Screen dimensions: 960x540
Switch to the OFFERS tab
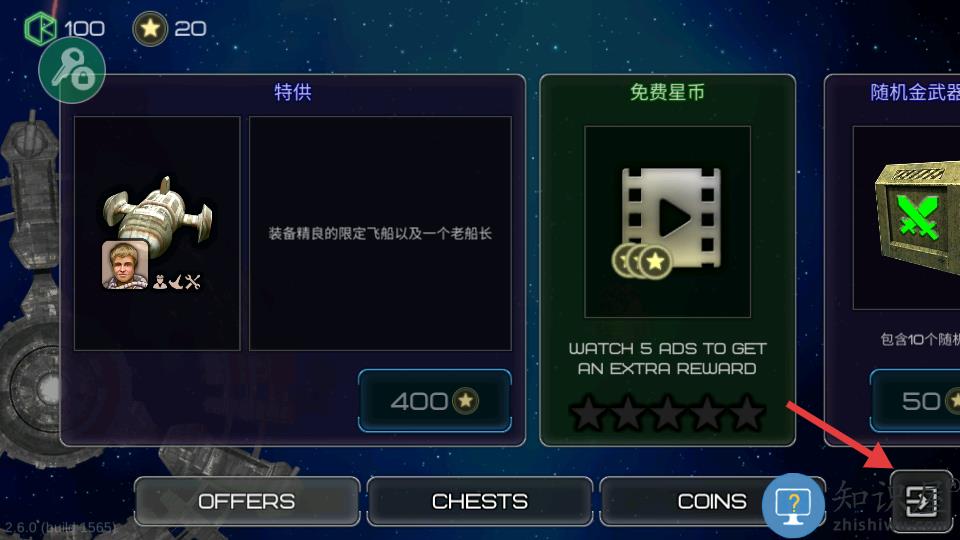tap(247, 501)
